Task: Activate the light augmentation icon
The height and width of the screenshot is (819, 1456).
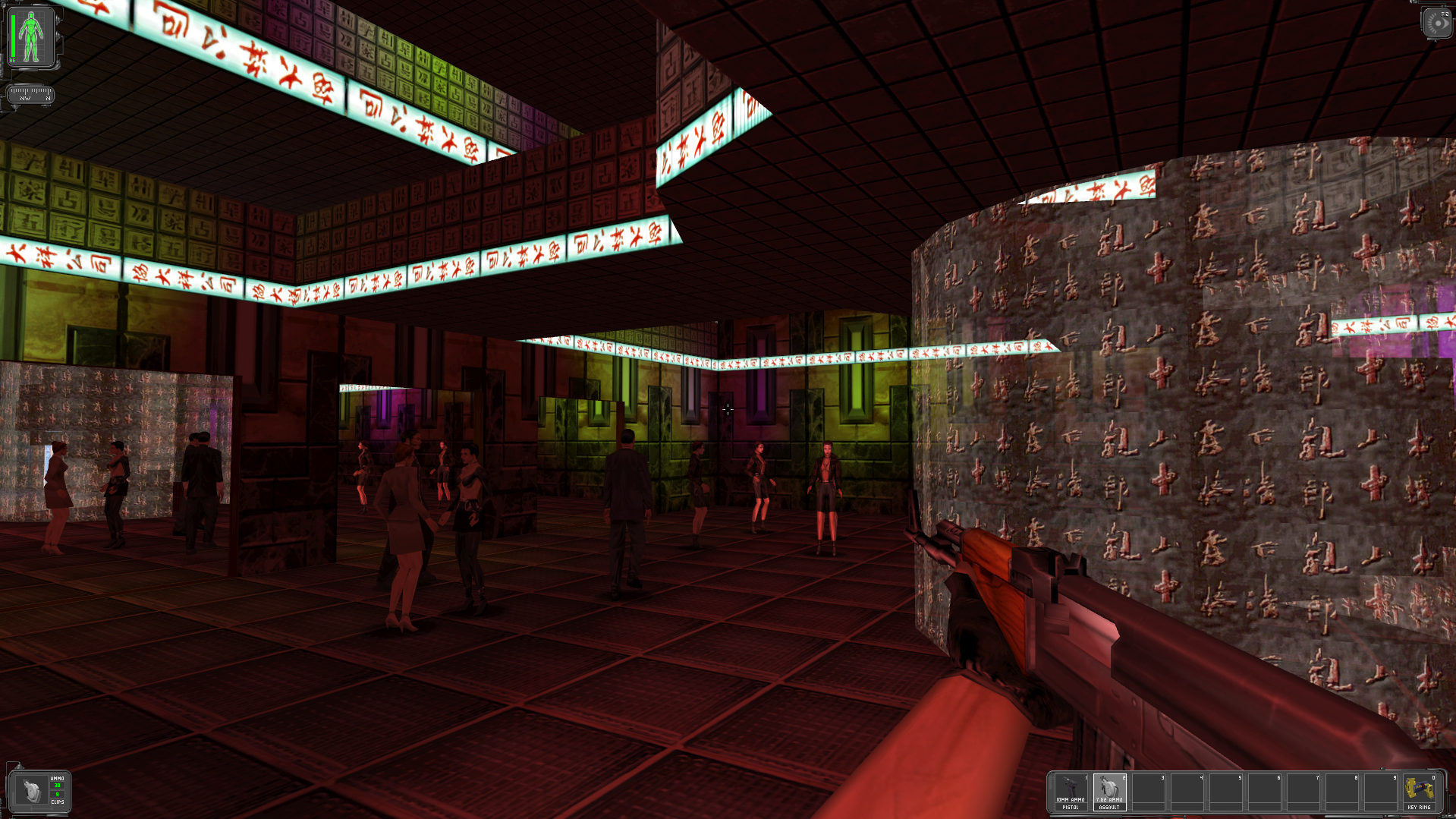Action: click(1437, 23)
